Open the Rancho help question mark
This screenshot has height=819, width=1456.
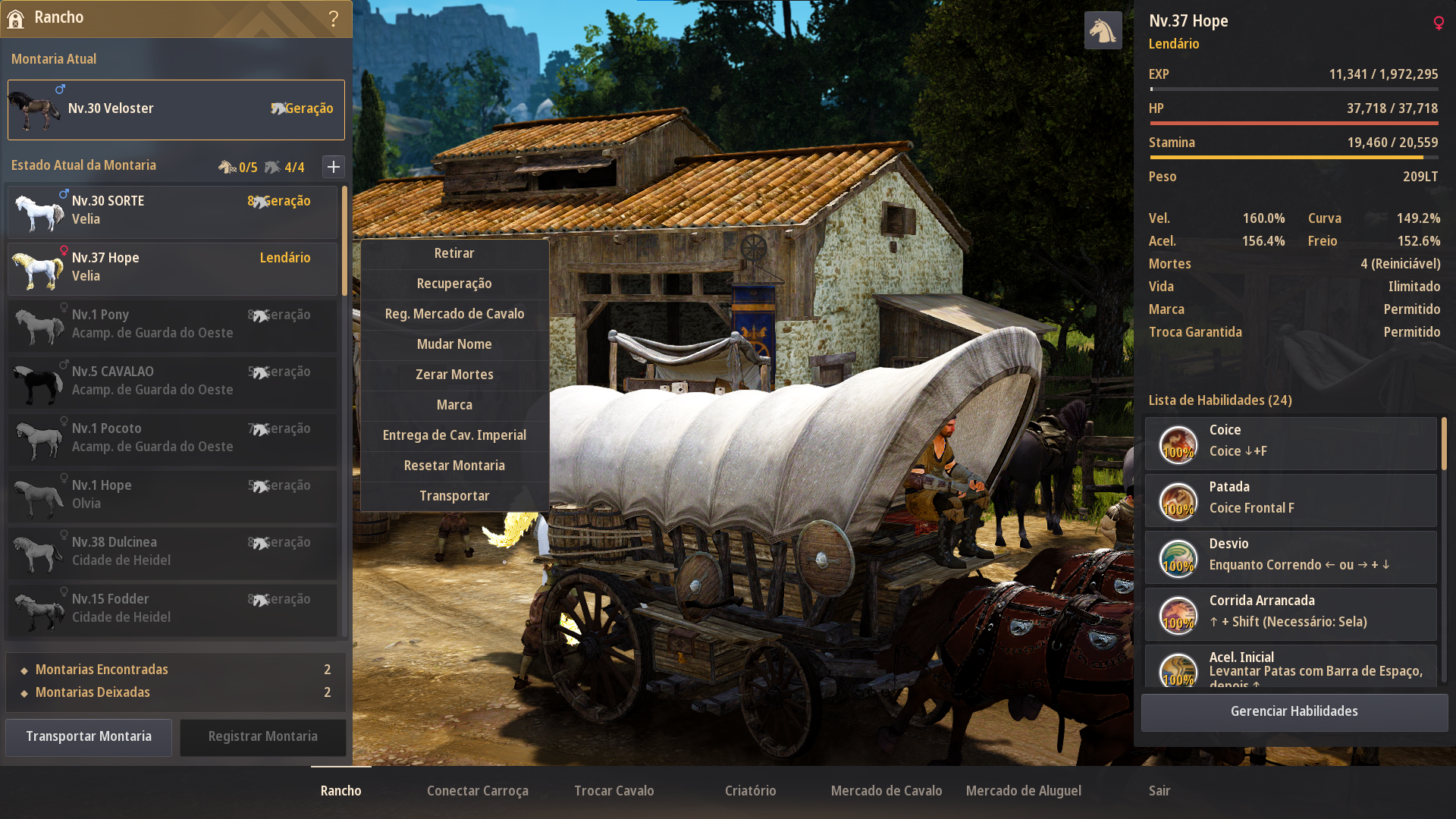coord(334,18)
